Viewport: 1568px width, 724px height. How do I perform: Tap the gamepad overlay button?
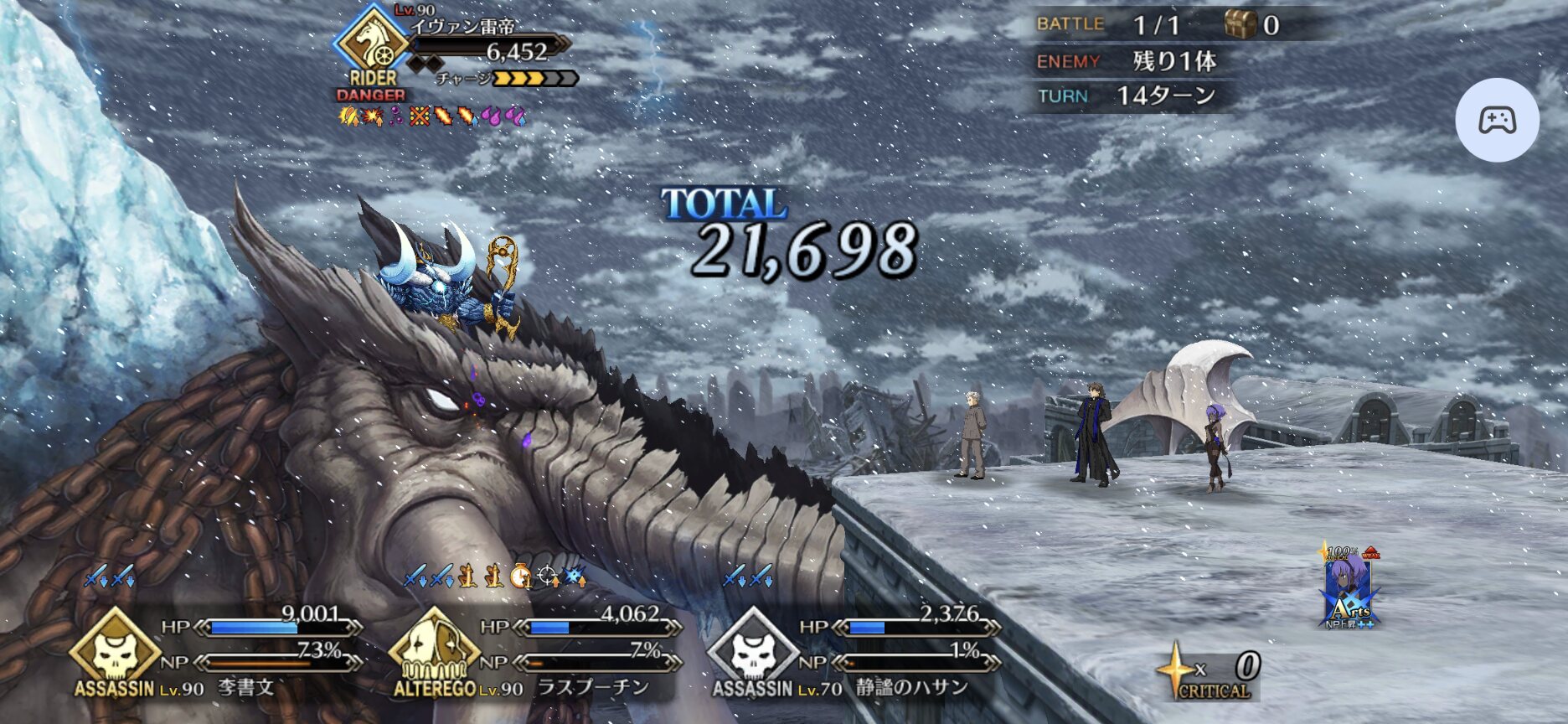tap(1497, 120)
